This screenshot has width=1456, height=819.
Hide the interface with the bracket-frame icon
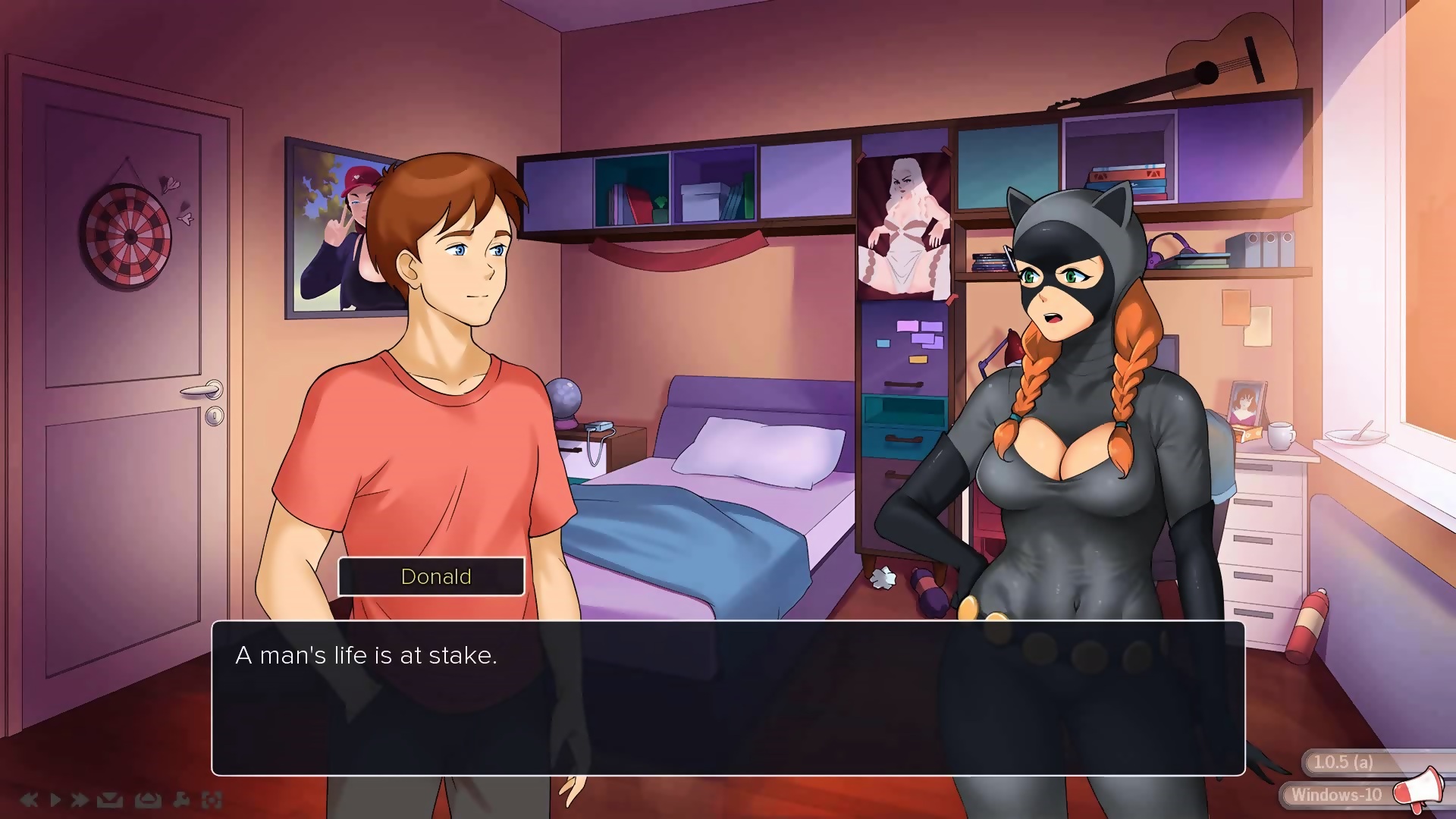[x=212, y=799]
